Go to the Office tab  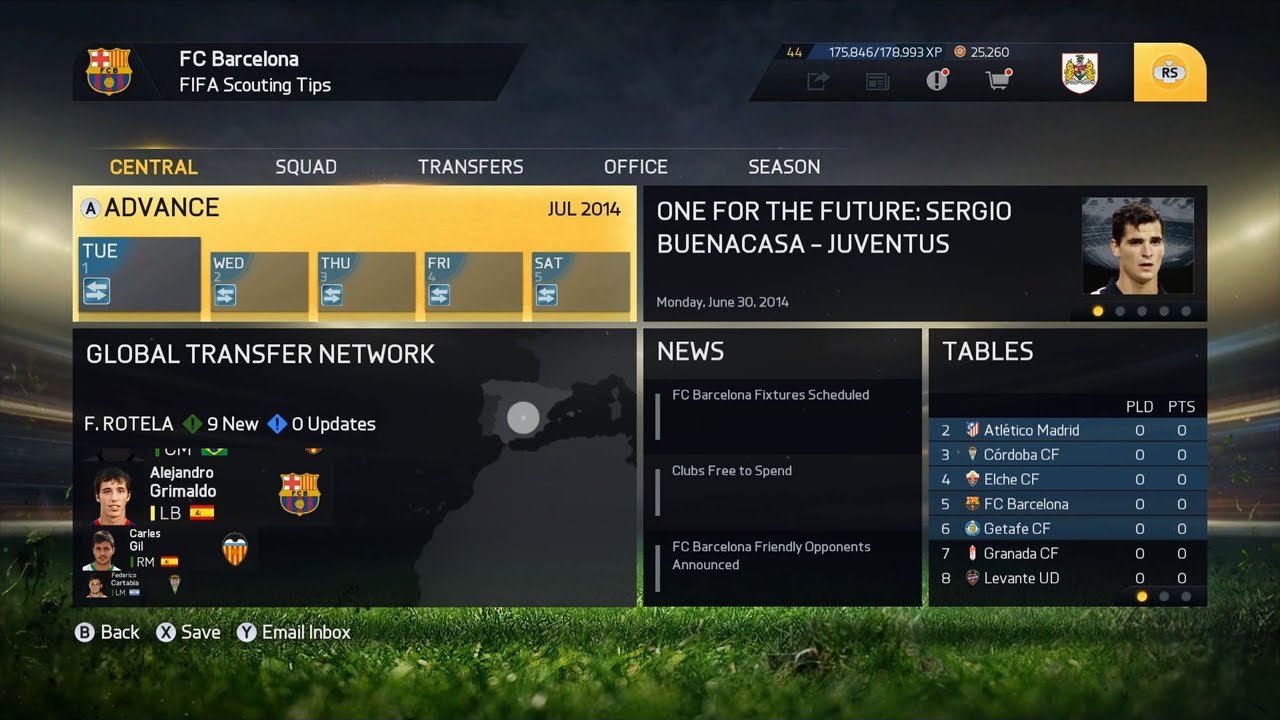(635, 167)
